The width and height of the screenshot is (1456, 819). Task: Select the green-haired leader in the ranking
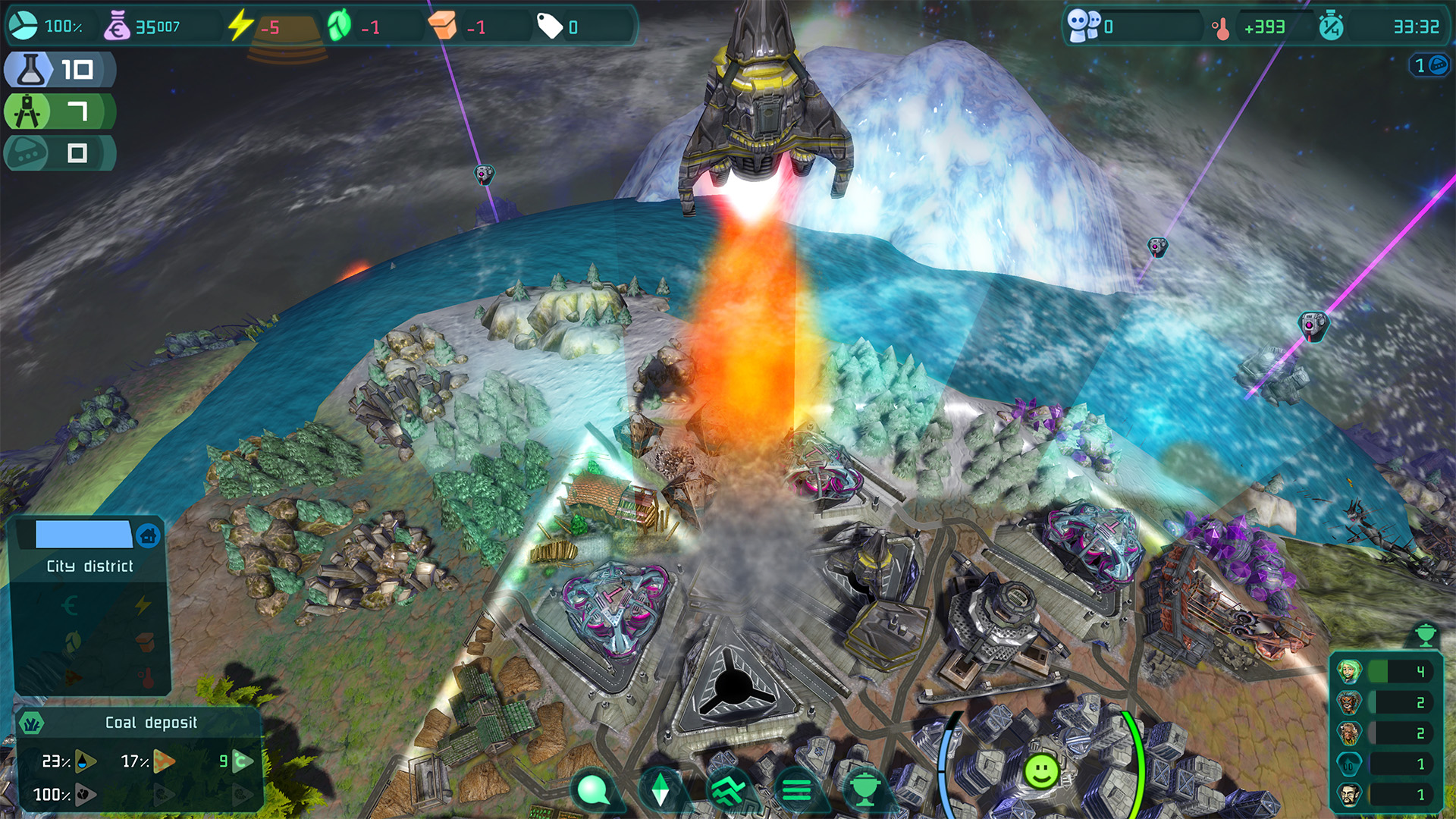pos(1349,671)
